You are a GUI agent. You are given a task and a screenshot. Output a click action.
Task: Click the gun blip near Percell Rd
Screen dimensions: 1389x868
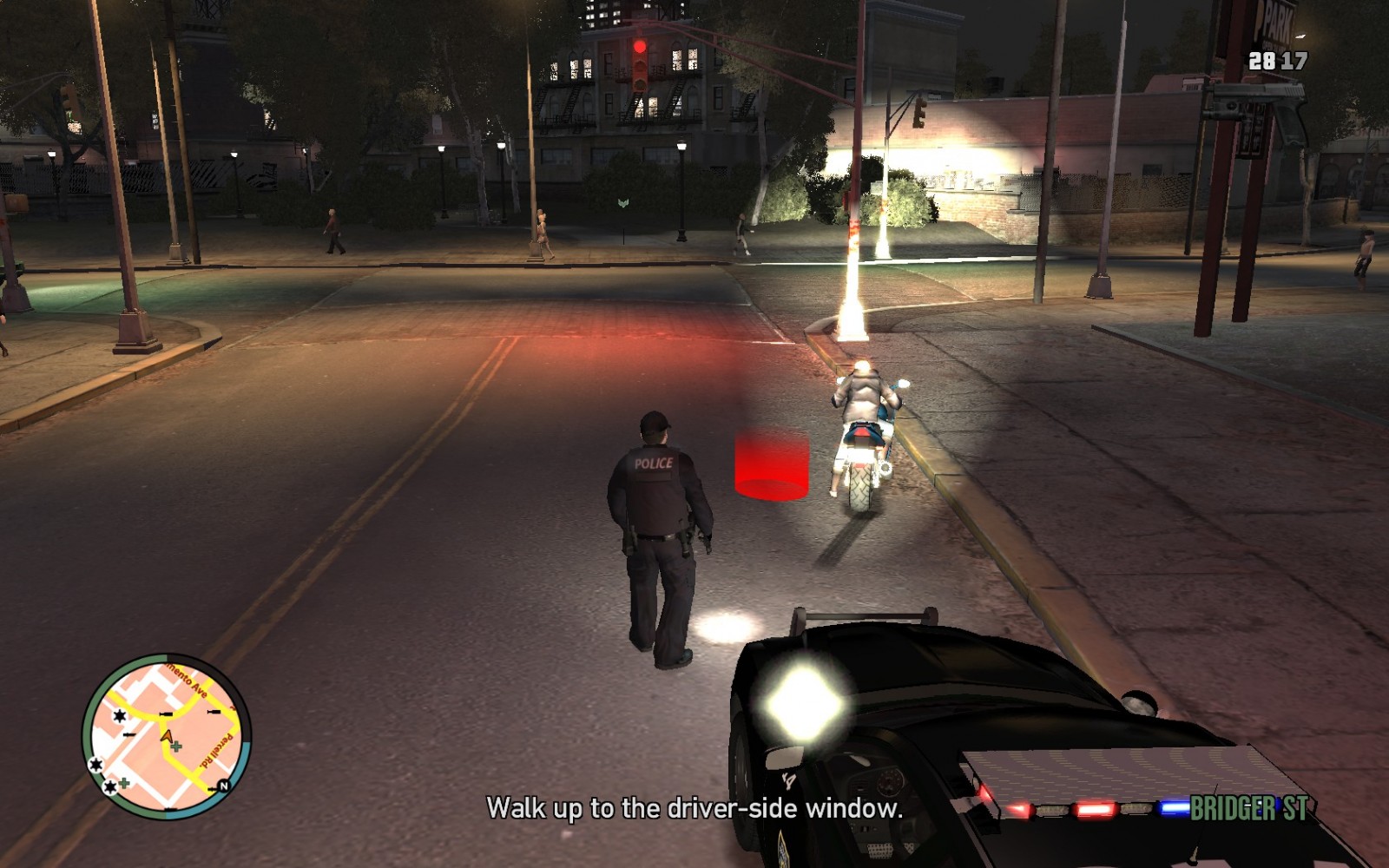click(x=212, y=712)
